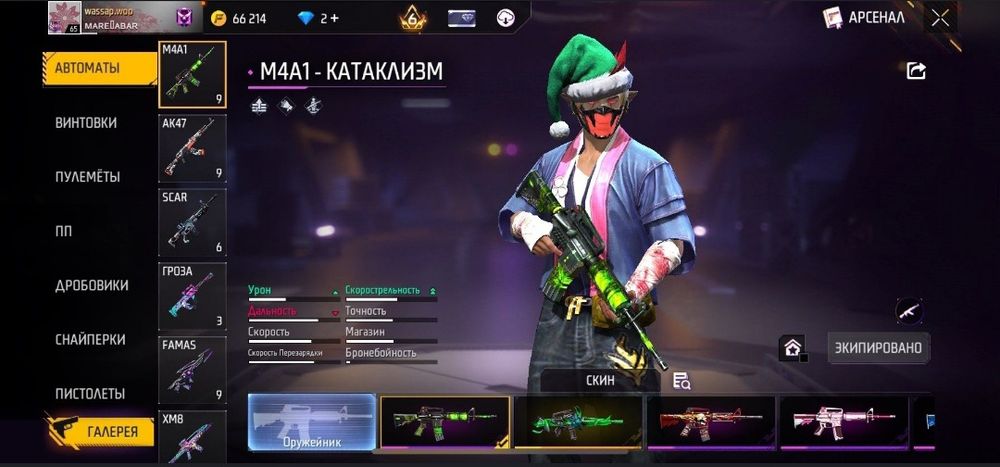Show the ПП weapon category

pos(64,231)
